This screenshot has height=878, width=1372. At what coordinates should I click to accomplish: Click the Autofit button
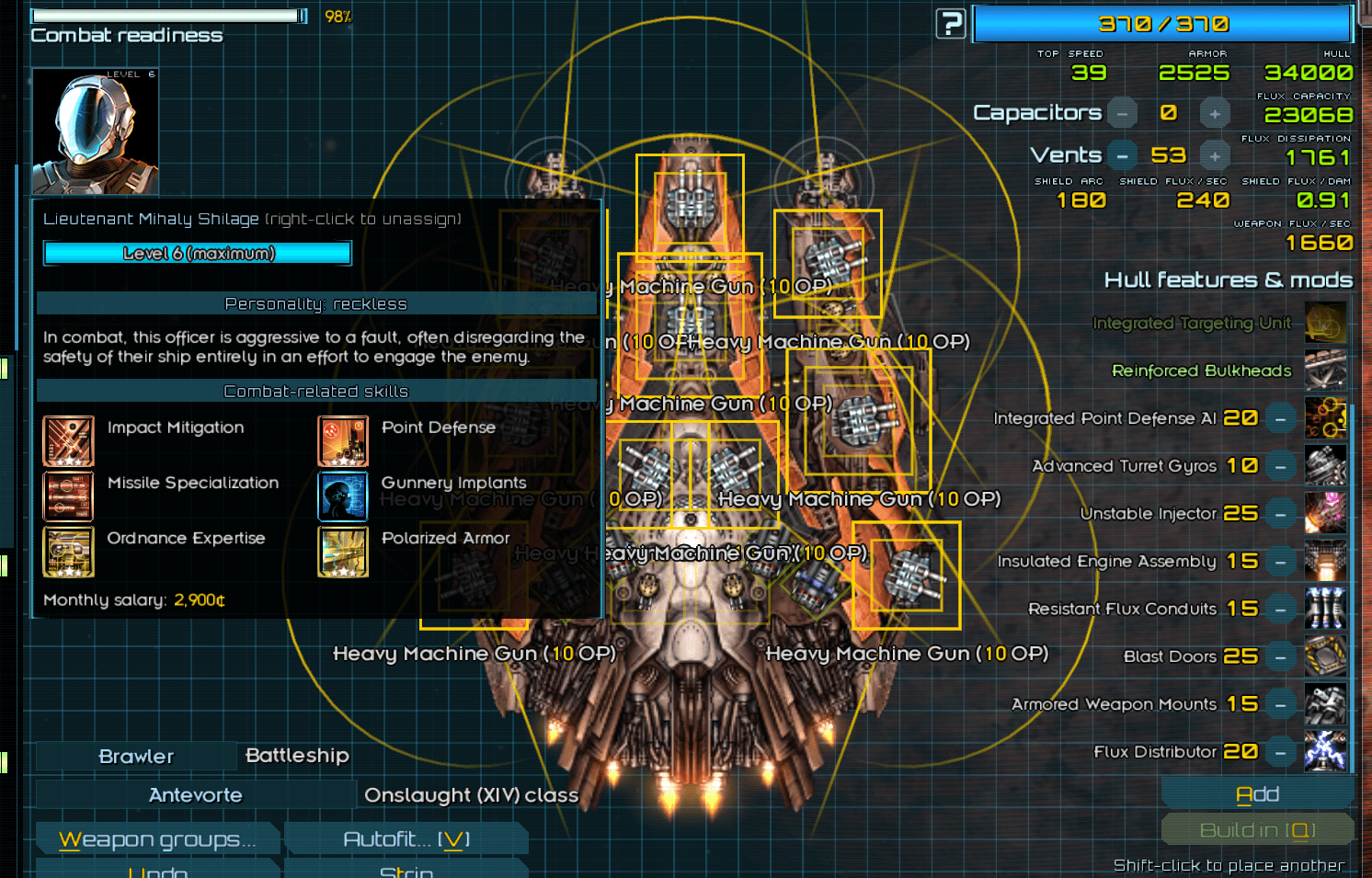406,838
